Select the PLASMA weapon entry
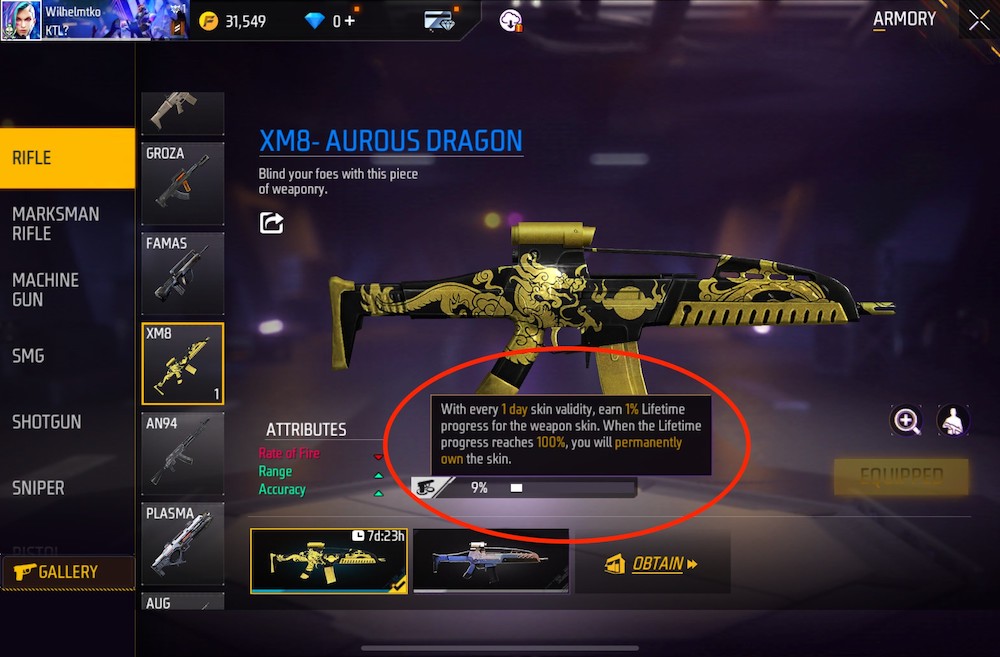This screenshot has width=1000, height=657. (183, 545)
